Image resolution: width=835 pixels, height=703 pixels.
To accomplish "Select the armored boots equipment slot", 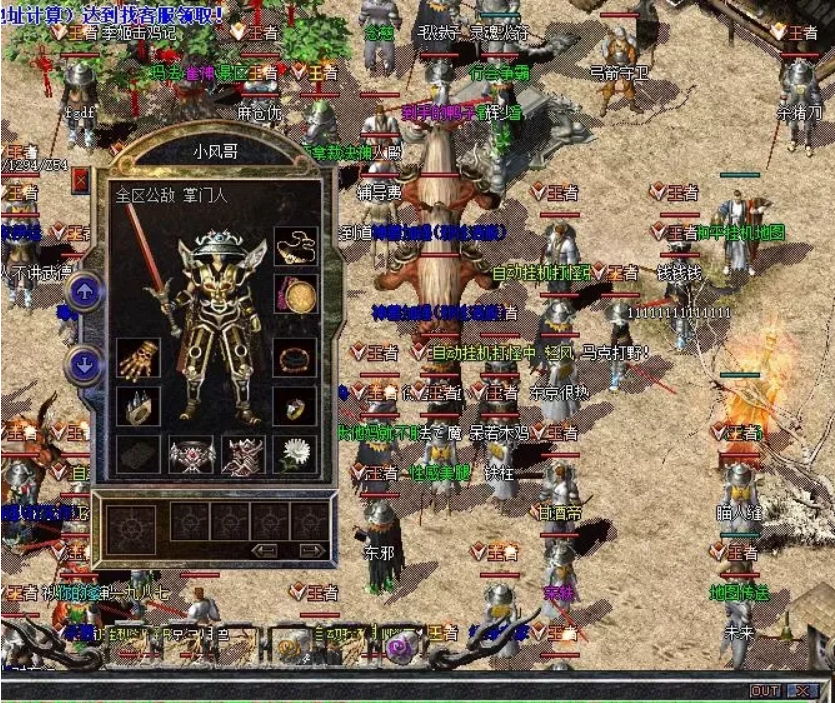I will point(243,455).
